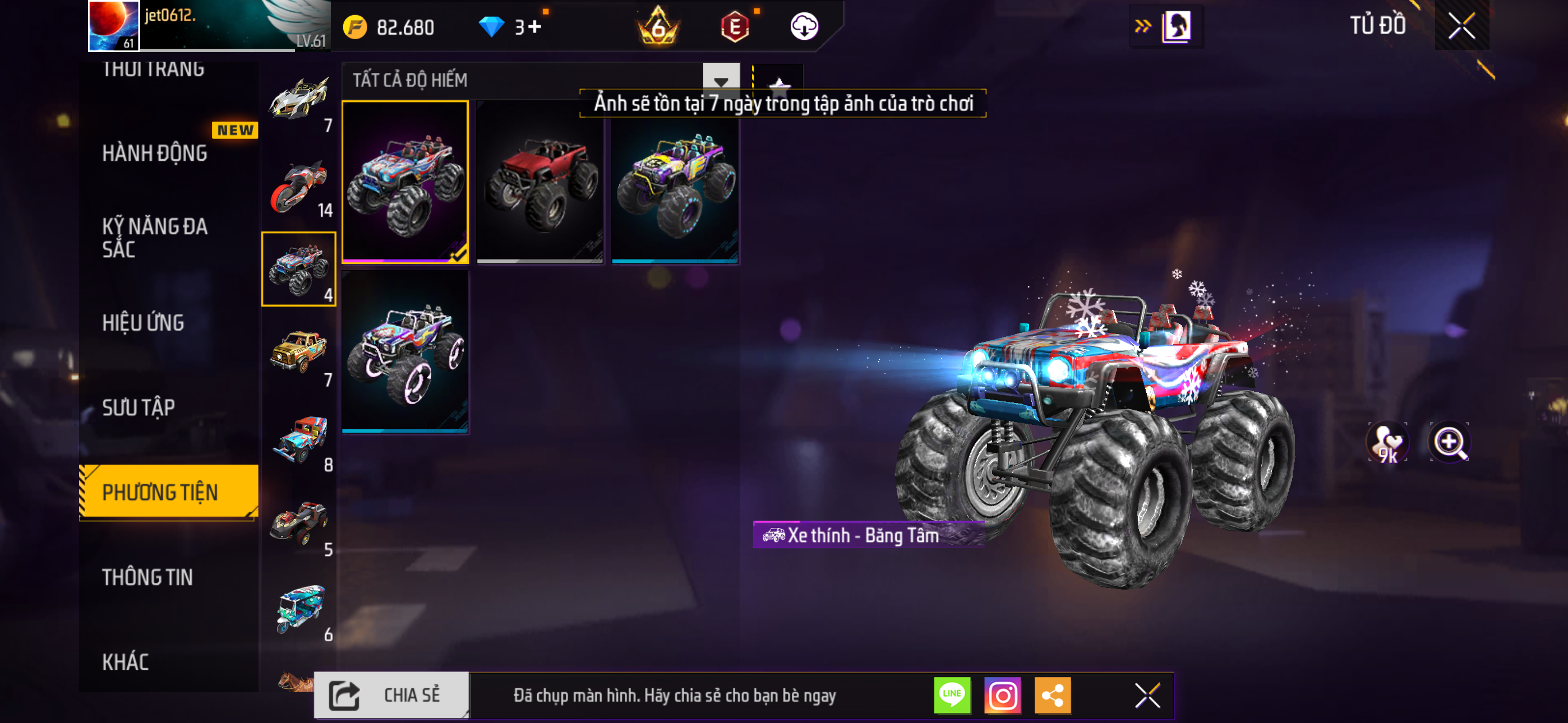Choose the purple-yellow monster truck skin

click(x=675, y=183)
